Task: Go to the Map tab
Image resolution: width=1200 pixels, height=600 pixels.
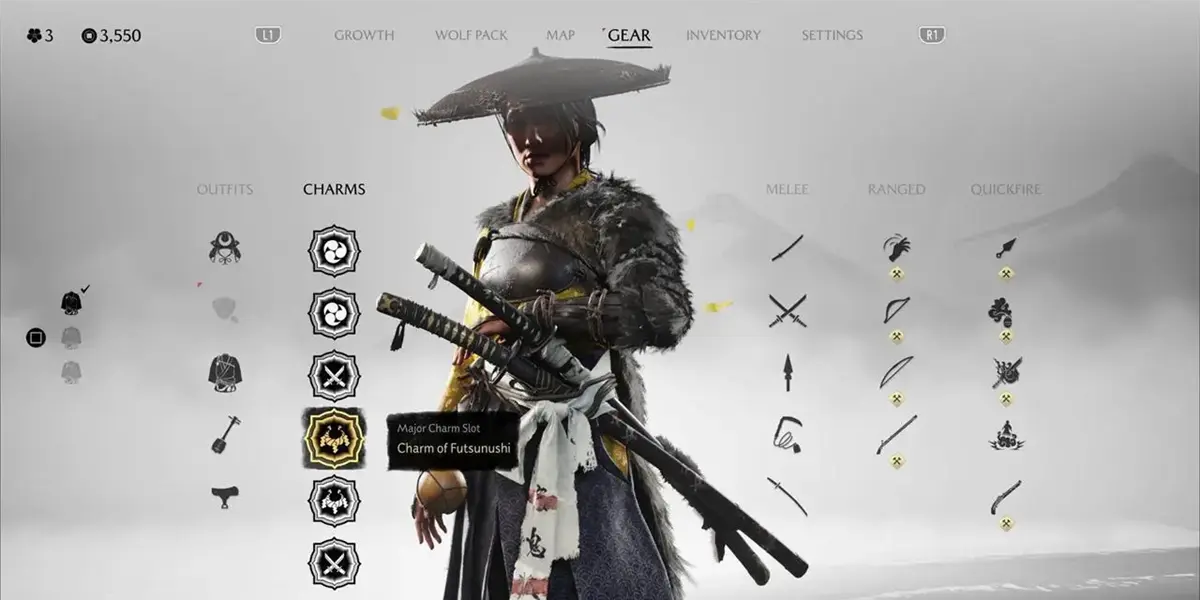Action: coord(560,35)
